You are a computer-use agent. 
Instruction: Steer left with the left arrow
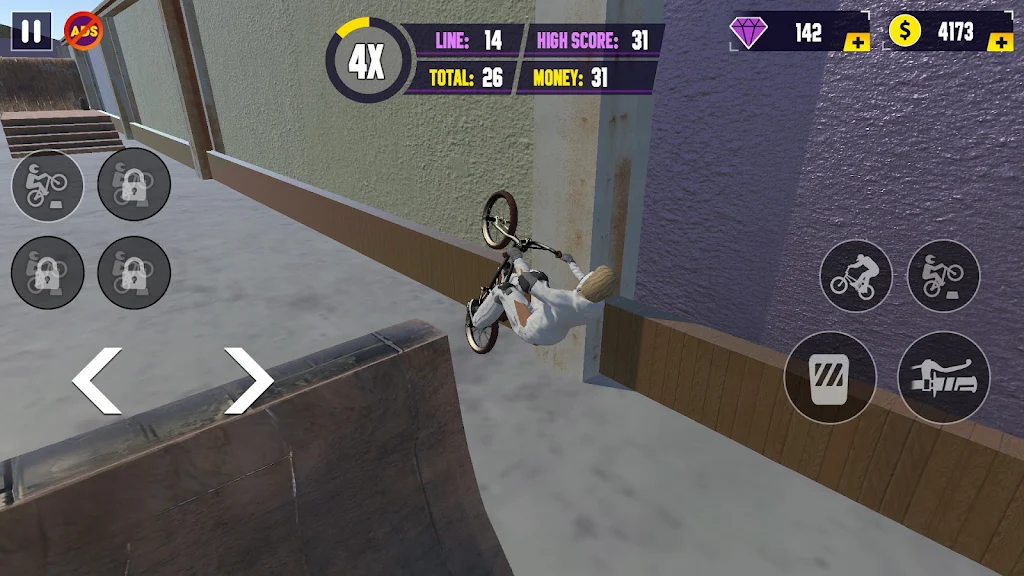(x=97, y=381)
